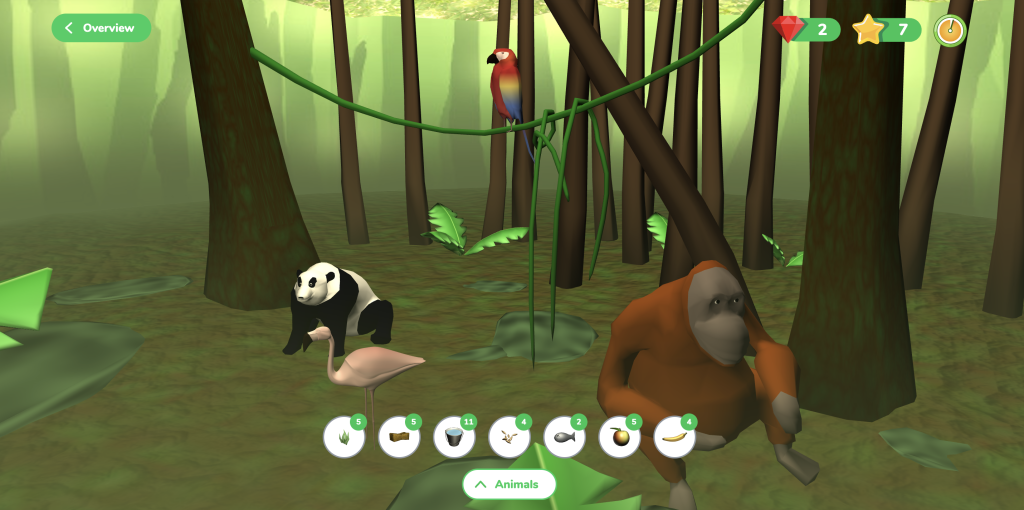This screenshot has width=1024, height=510.
Task: Expand the Animals panel
Action: coord(508,484)
